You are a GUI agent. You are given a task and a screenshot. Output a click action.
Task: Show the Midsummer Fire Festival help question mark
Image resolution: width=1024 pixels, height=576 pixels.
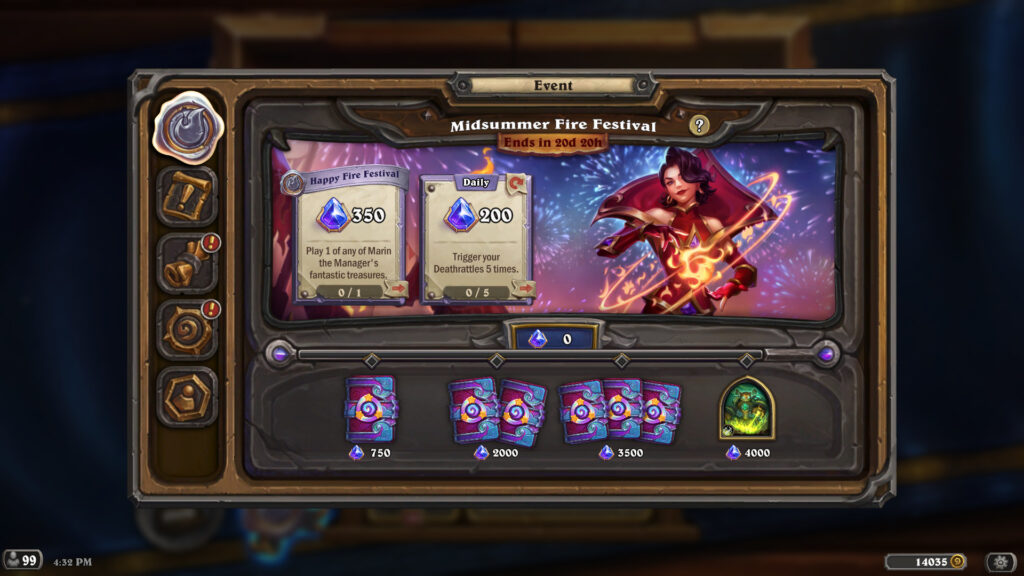click(x=700, y=125)
